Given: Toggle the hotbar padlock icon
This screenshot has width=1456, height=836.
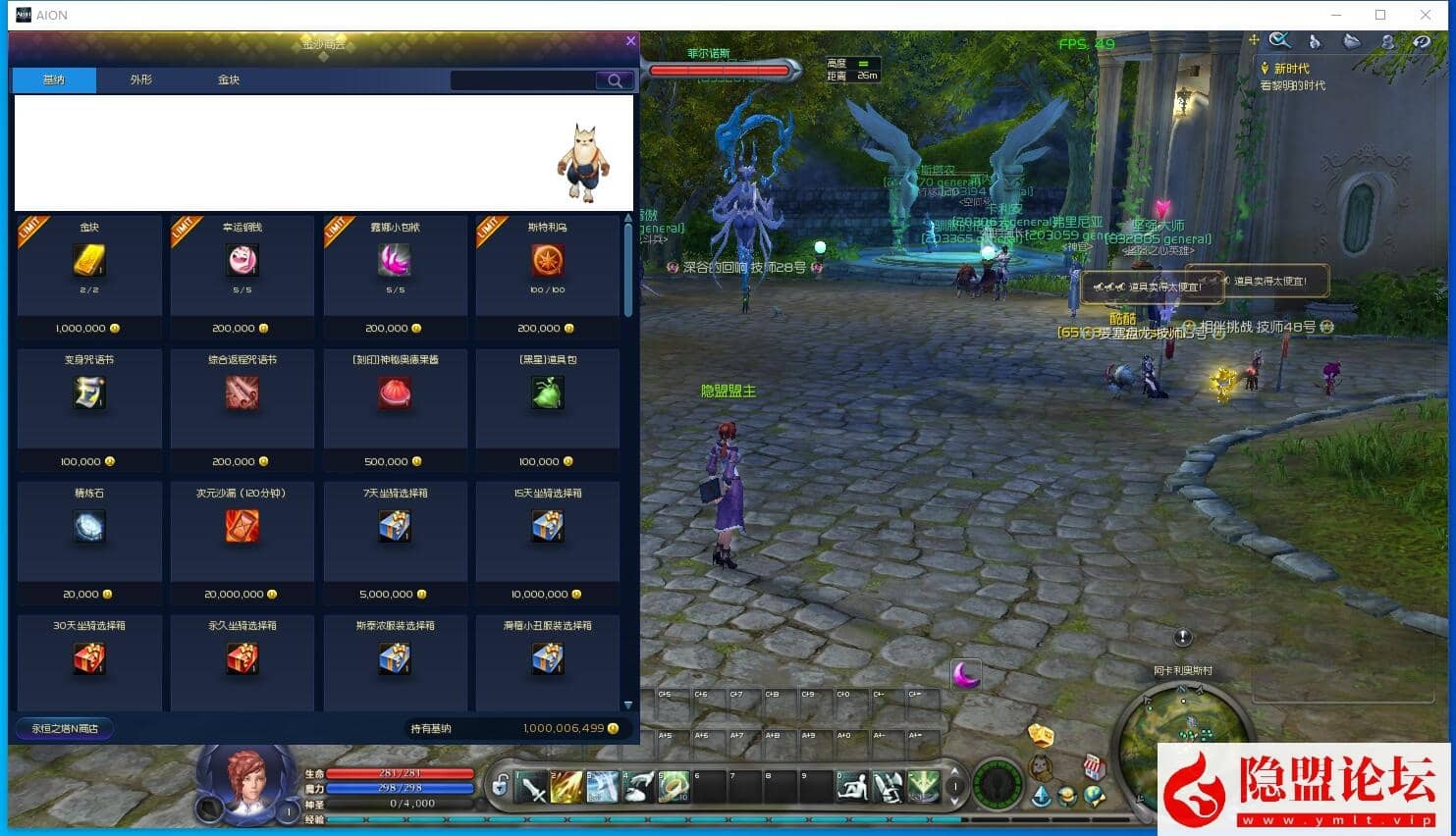Looking at the screenshot, I should [x=501, y=785].
